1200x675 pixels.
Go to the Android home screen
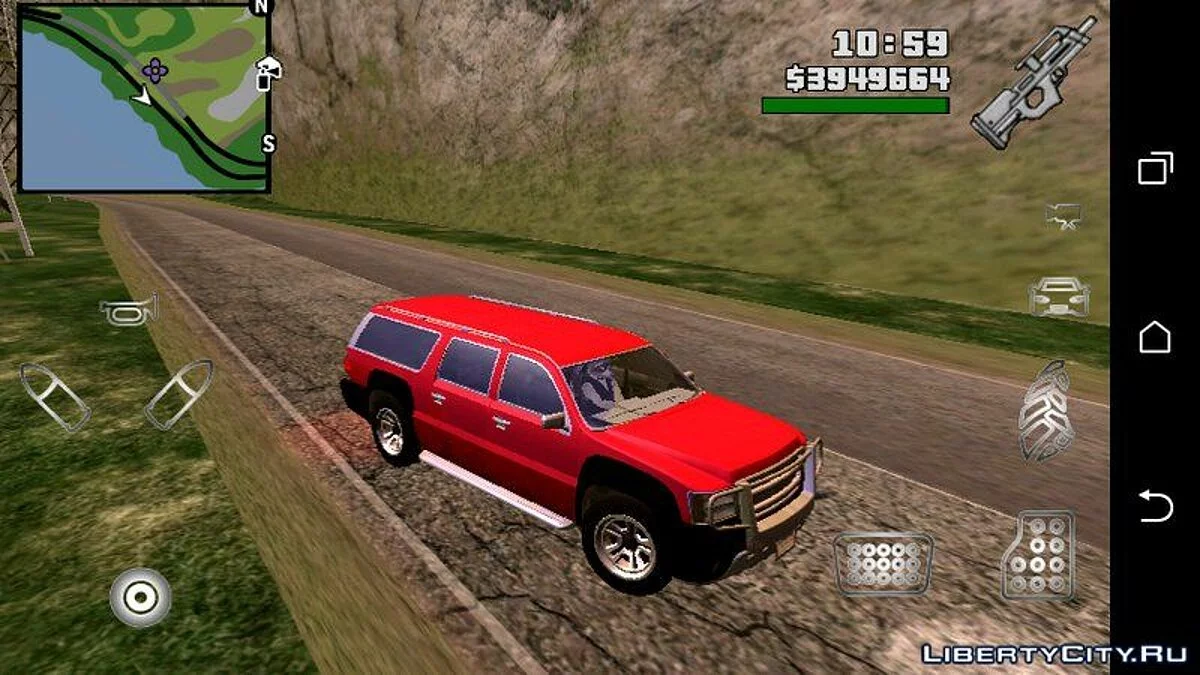[1155, 337]
